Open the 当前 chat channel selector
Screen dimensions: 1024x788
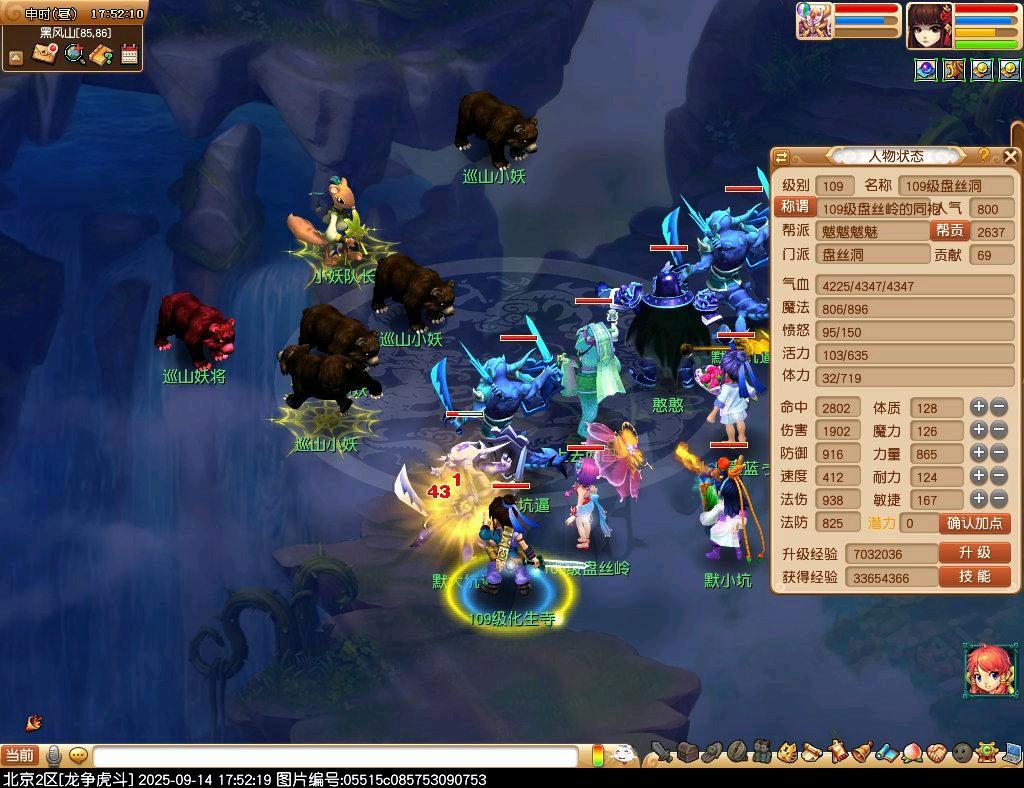coord(20,756)
